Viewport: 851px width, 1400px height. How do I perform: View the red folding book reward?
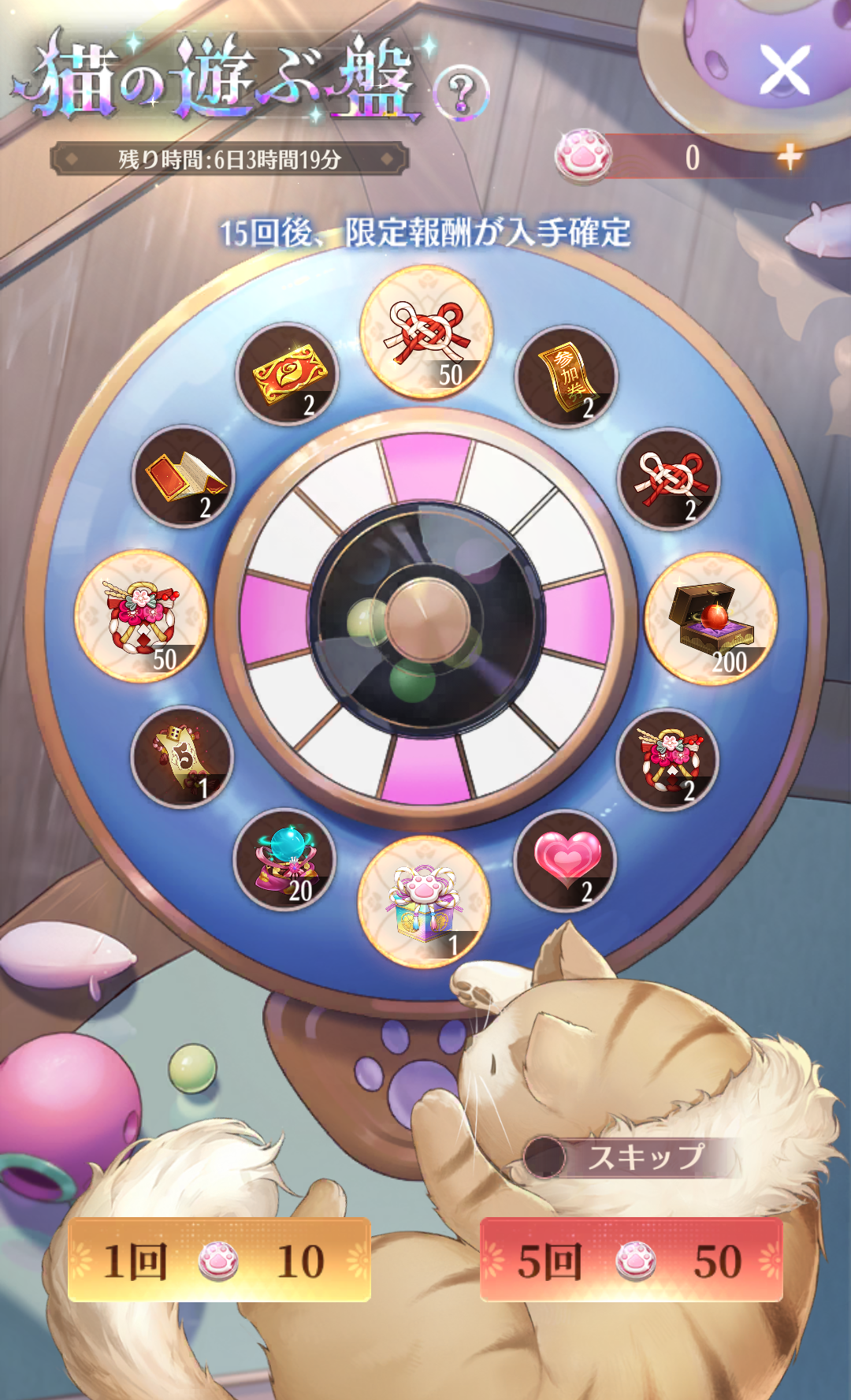point(184,477)
